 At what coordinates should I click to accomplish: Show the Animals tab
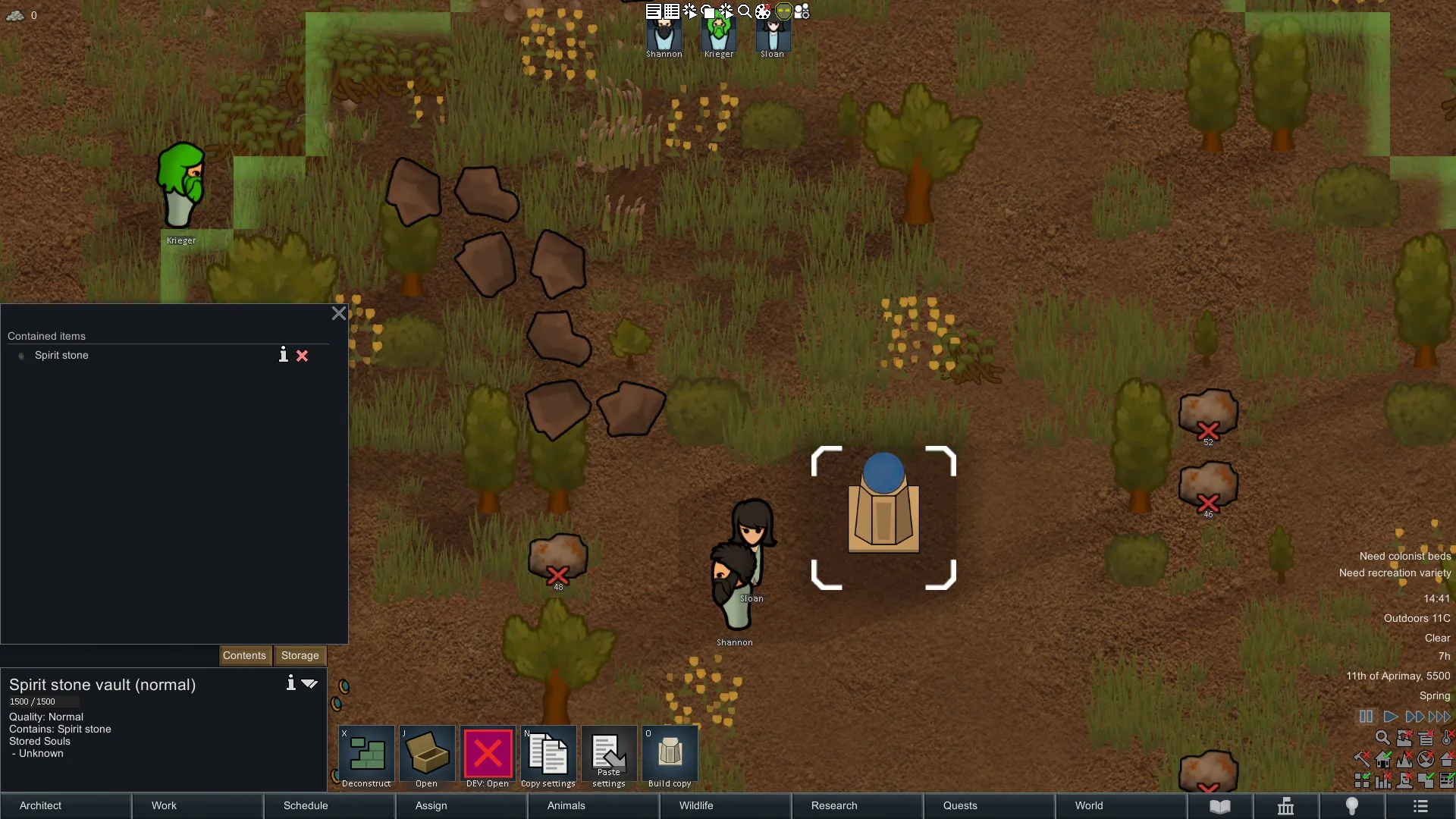(x=593, y=805)
